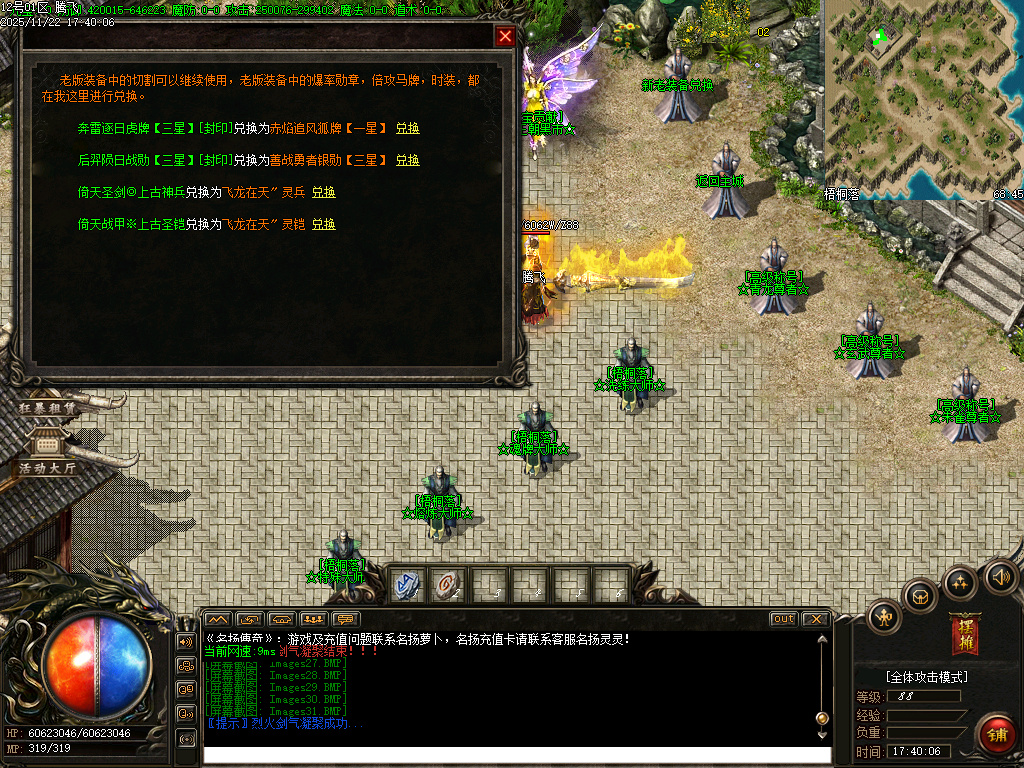Toggle the round speaker sound button
Screen dimensions: 1024x768
(x=999, y=577)
